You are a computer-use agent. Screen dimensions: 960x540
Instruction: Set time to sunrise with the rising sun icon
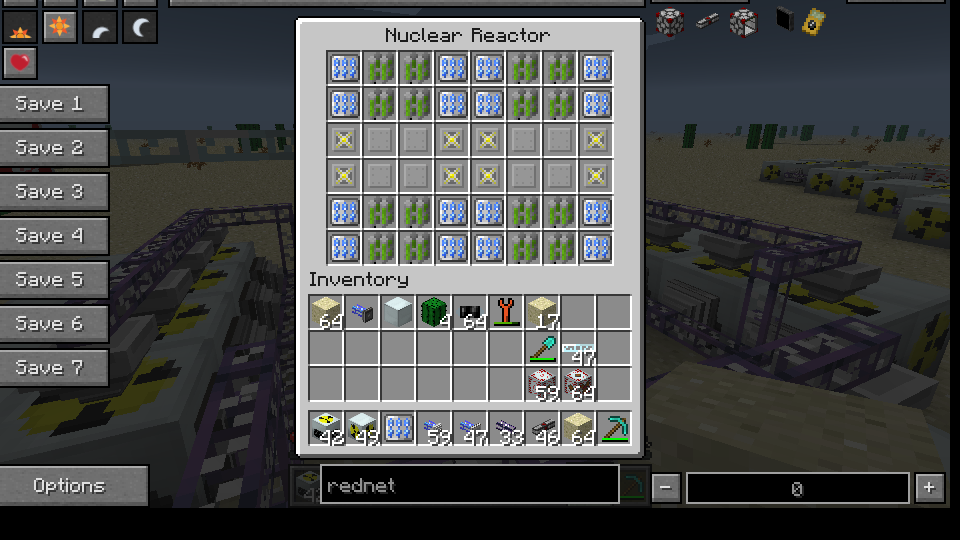[x=20, y=28]
